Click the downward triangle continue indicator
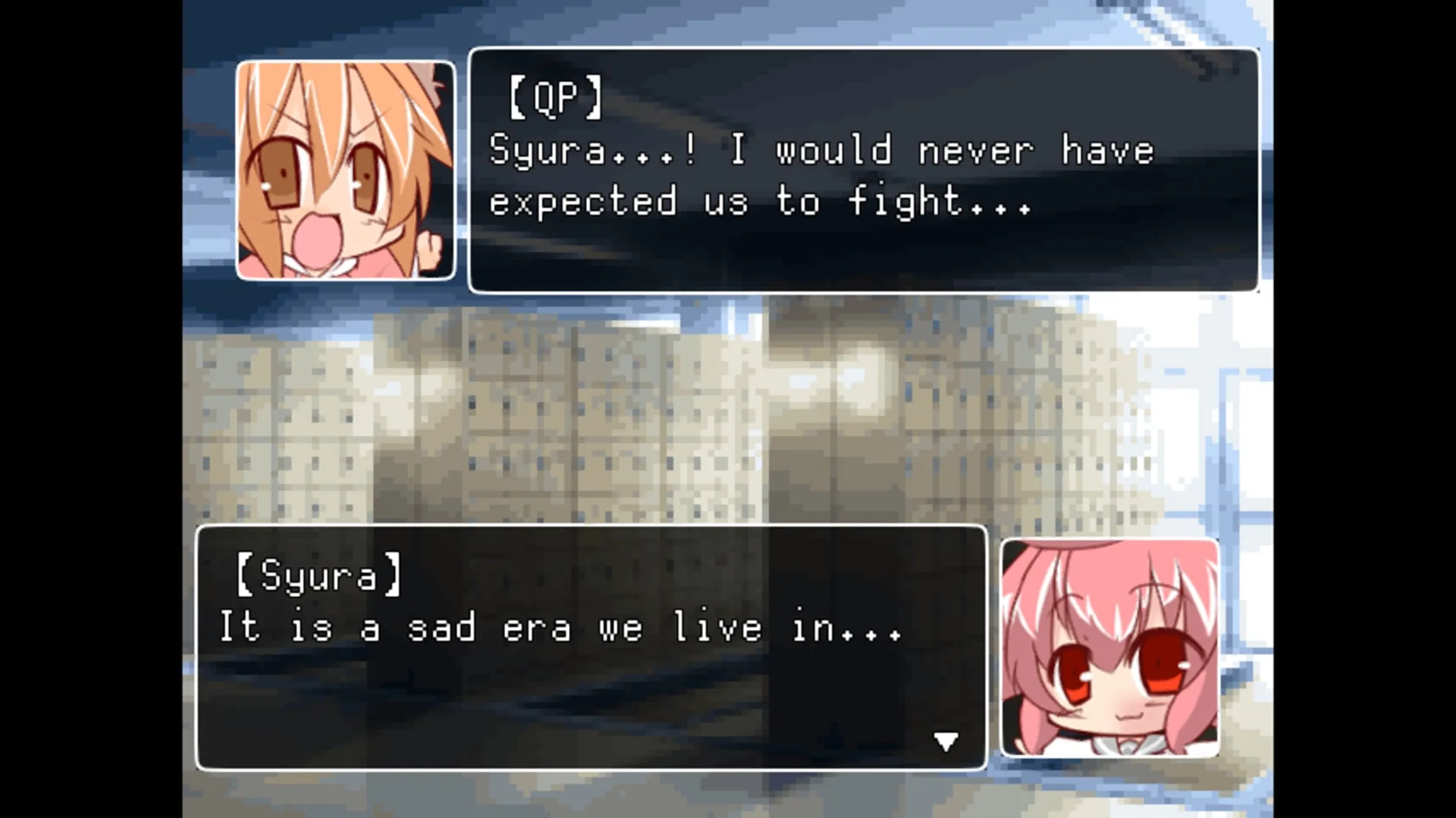This screenshot has width=1456, height=818. point(945,741)
